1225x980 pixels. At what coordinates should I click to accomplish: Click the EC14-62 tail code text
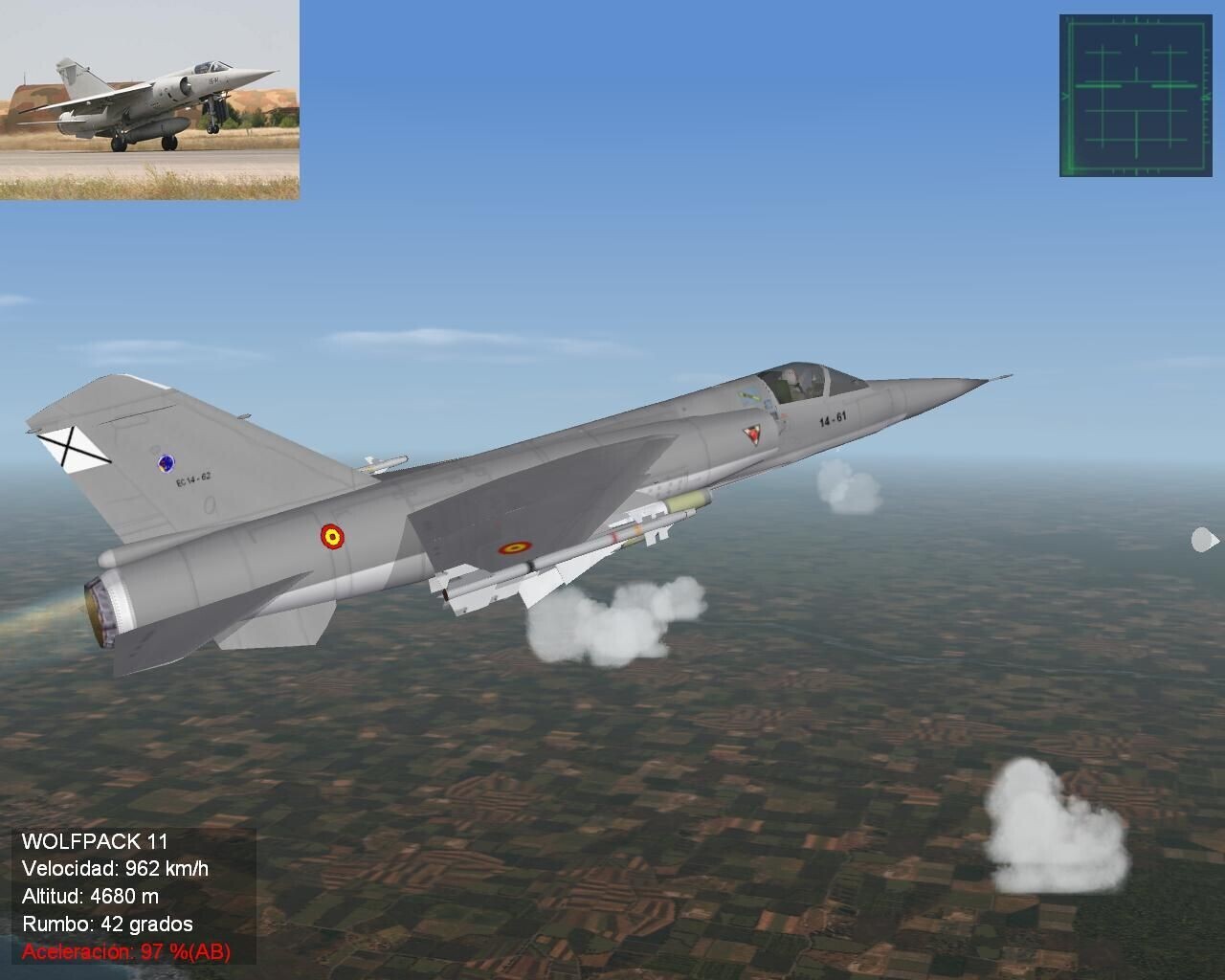[193, 479]
